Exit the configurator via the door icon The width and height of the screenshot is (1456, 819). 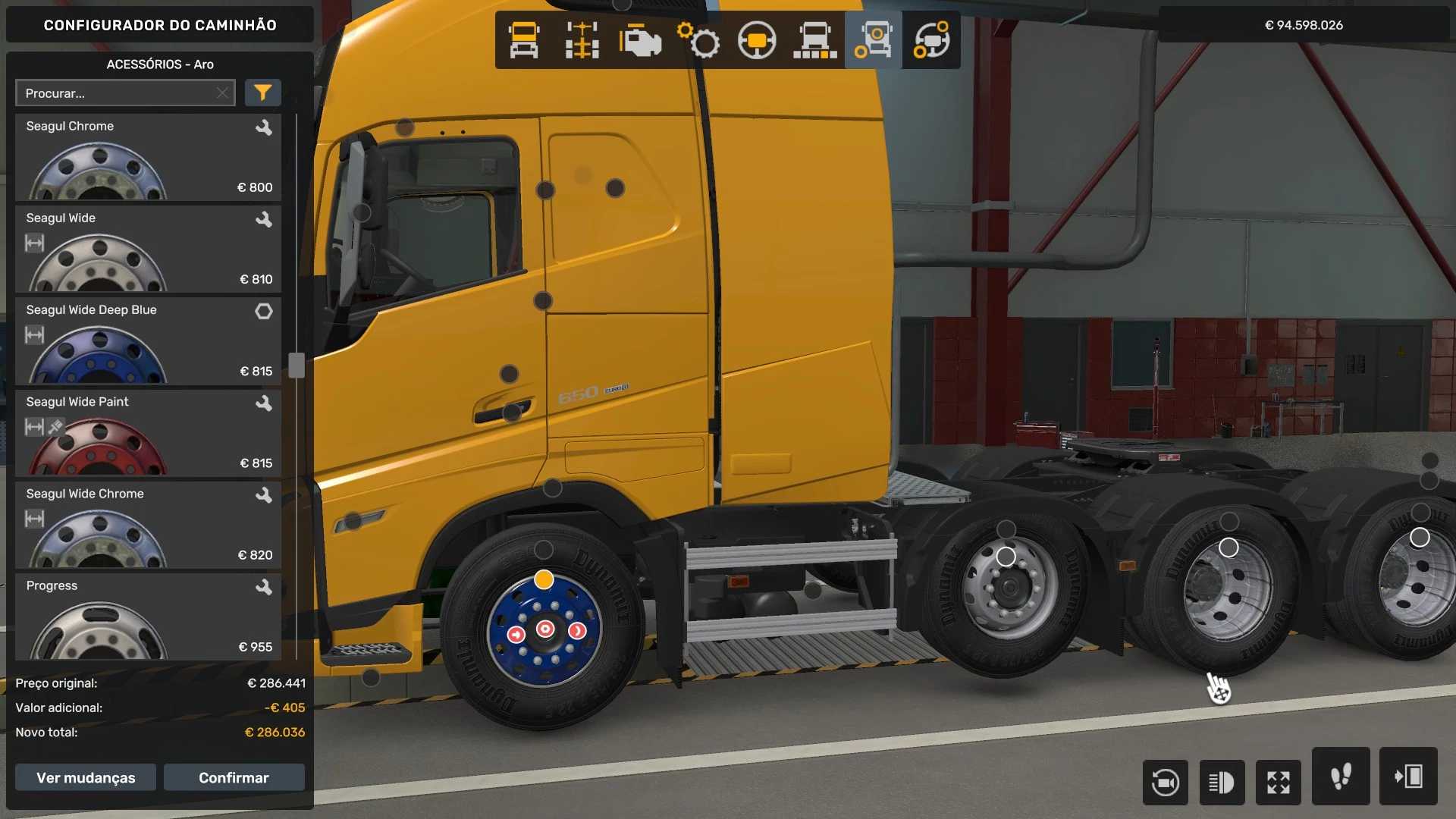[1409, 777]
